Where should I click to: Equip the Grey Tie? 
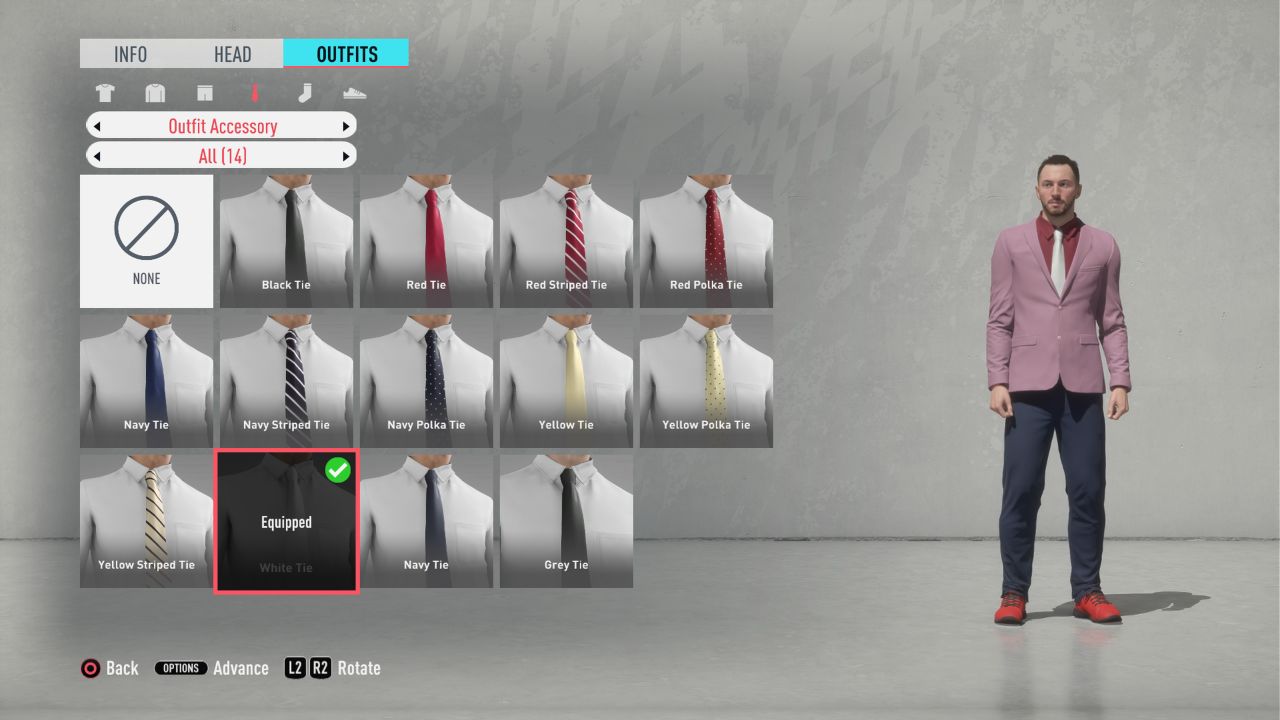pos(566,521)
